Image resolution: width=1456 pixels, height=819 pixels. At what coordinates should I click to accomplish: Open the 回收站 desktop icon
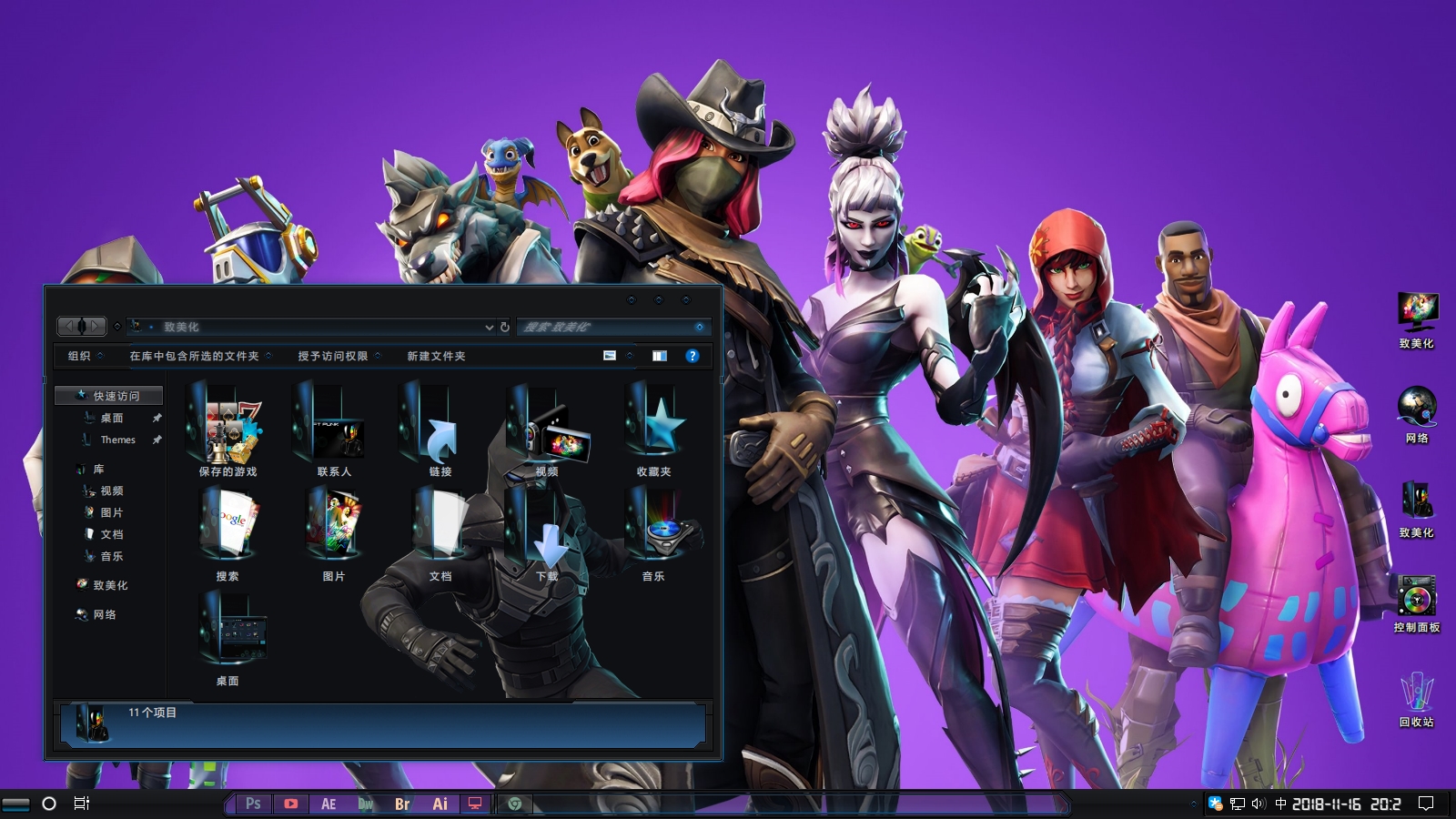point(1417,696)
